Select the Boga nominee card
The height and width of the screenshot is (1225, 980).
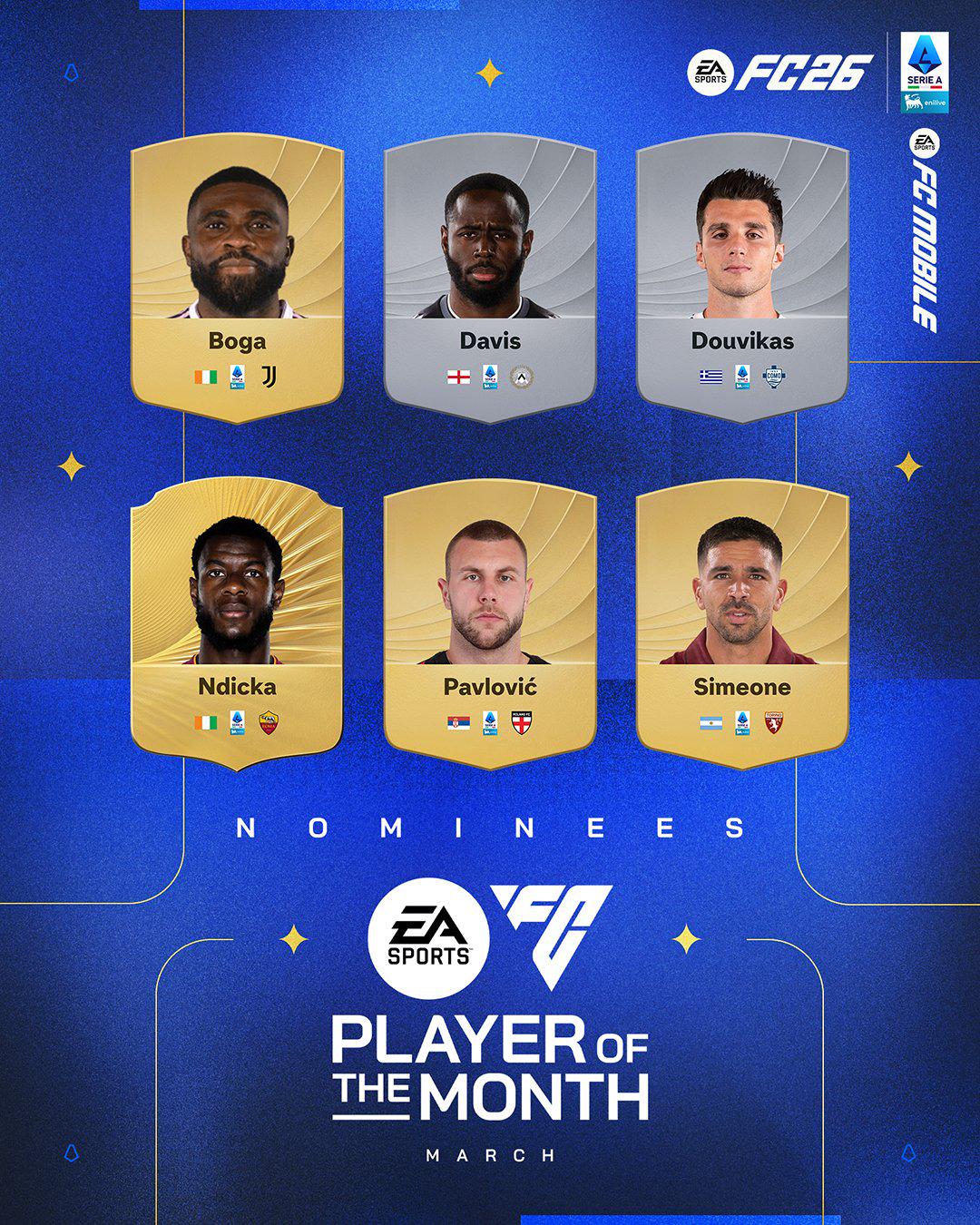tap(237, 277)
